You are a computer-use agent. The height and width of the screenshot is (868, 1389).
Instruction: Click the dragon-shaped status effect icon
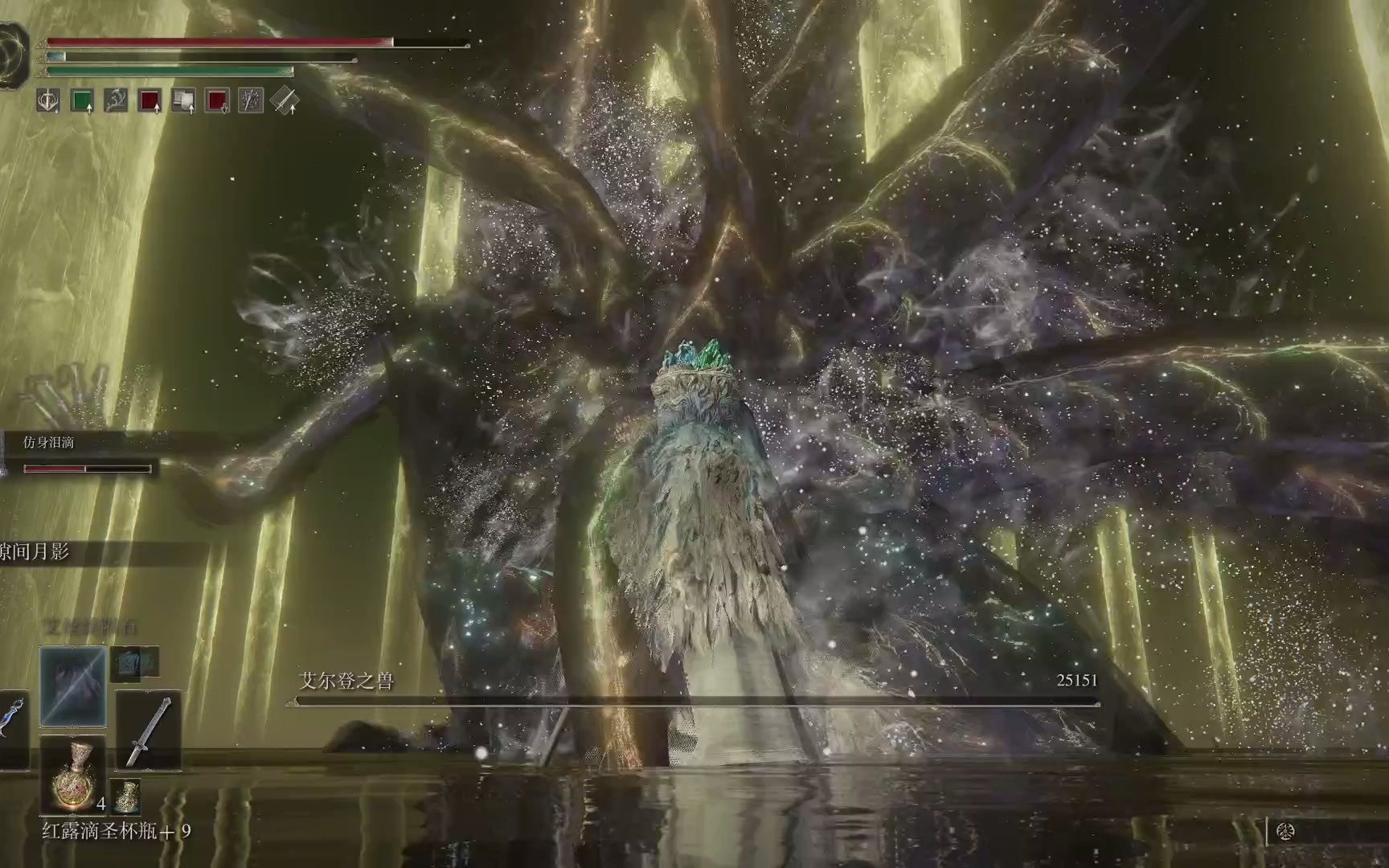117,101
